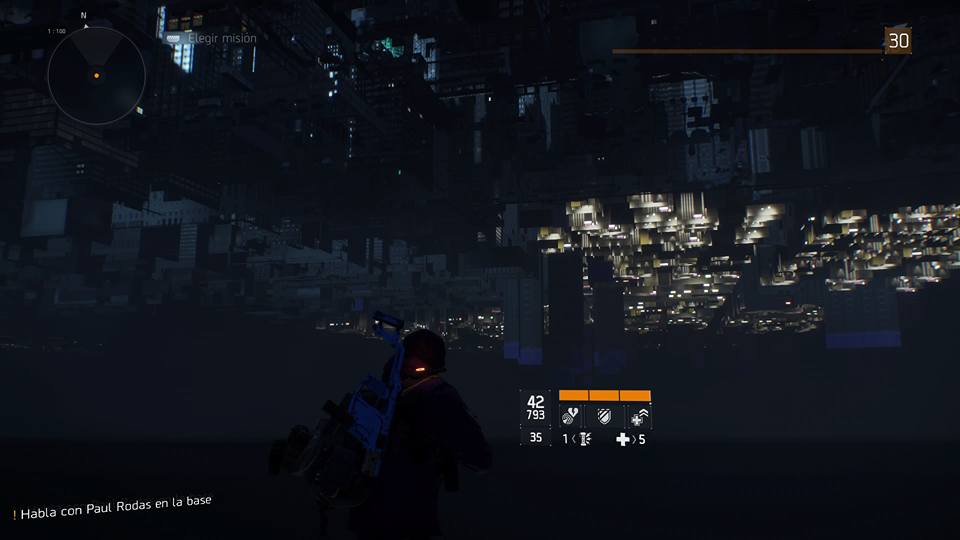Use the white cross medkit icon
The height and width of the screenshot is (540, 960).
[623, 439]
